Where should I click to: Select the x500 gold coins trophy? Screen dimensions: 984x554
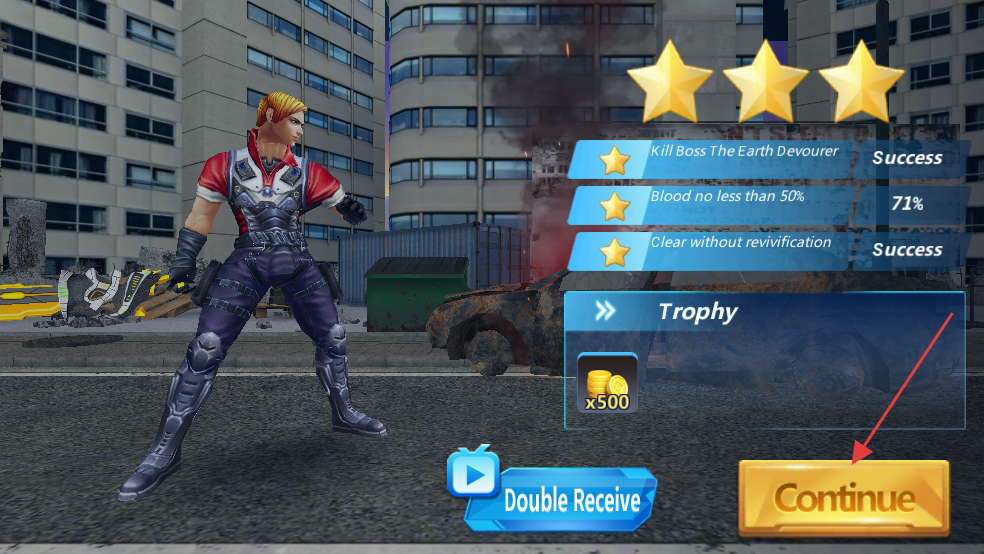coord(607,384)
